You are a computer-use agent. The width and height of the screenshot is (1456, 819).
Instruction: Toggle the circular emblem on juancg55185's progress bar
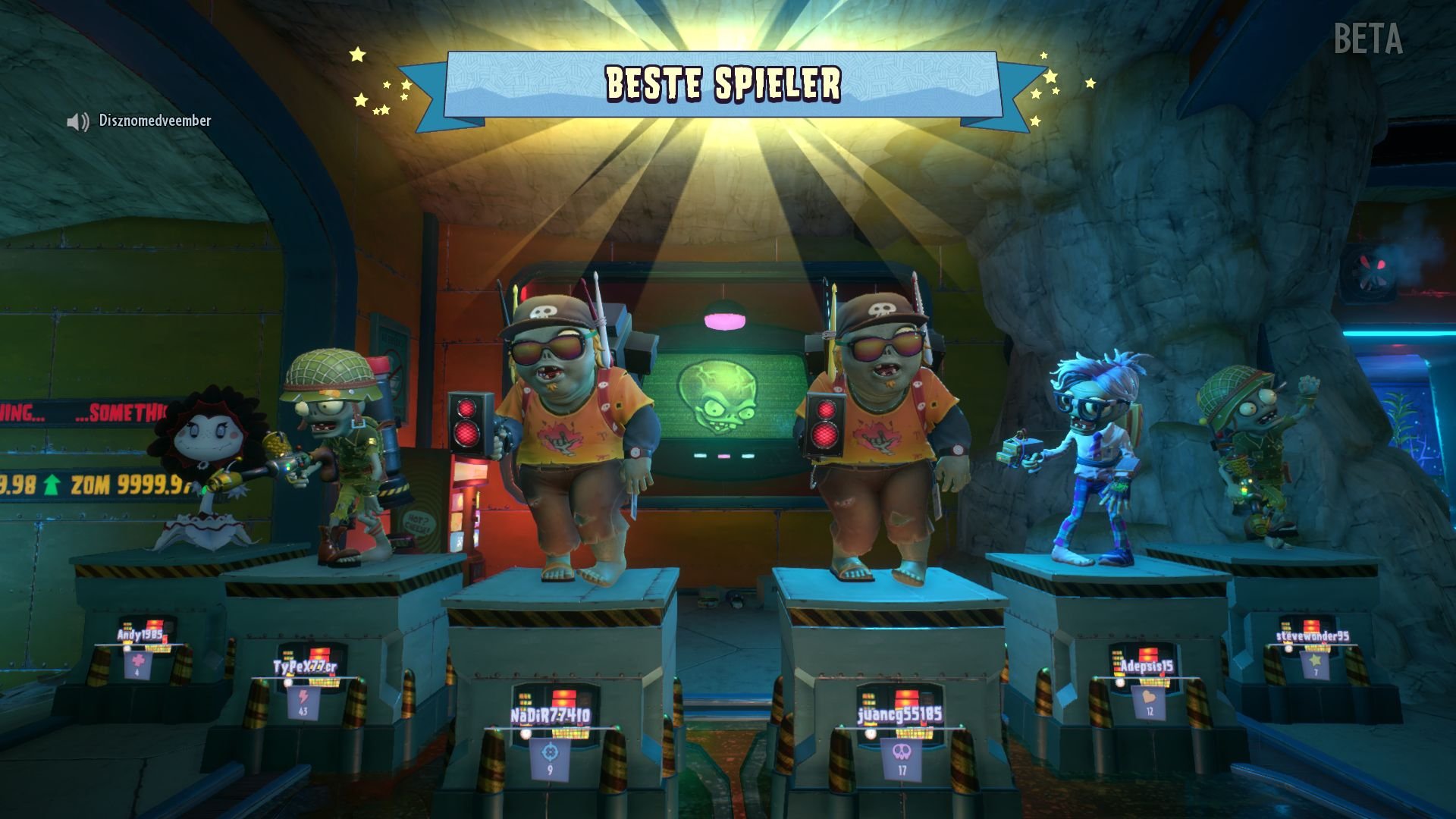869,733
